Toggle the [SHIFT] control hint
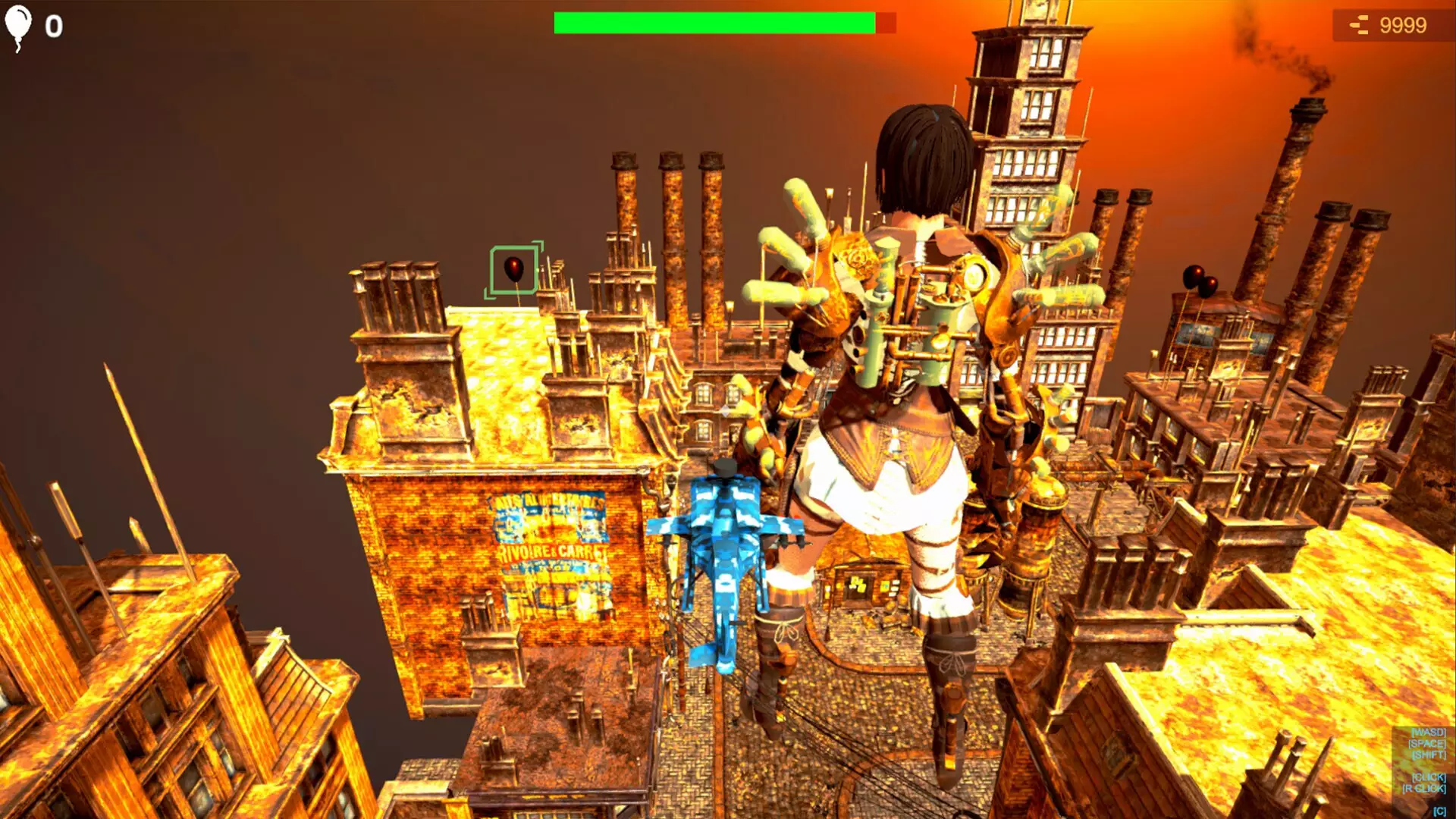Viewport: 1456px width, 819px height. pyautogui.click(x=1429, y=755)
